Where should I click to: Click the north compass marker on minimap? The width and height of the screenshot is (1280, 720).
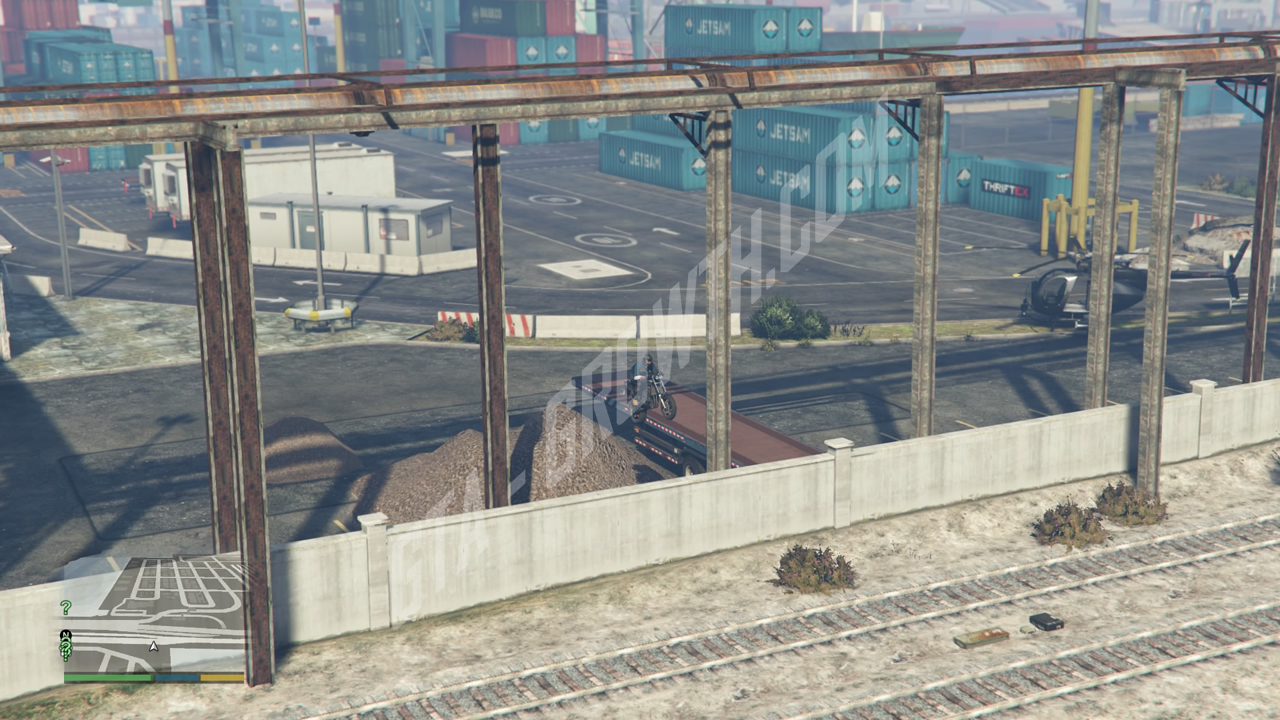click(66, 635)
